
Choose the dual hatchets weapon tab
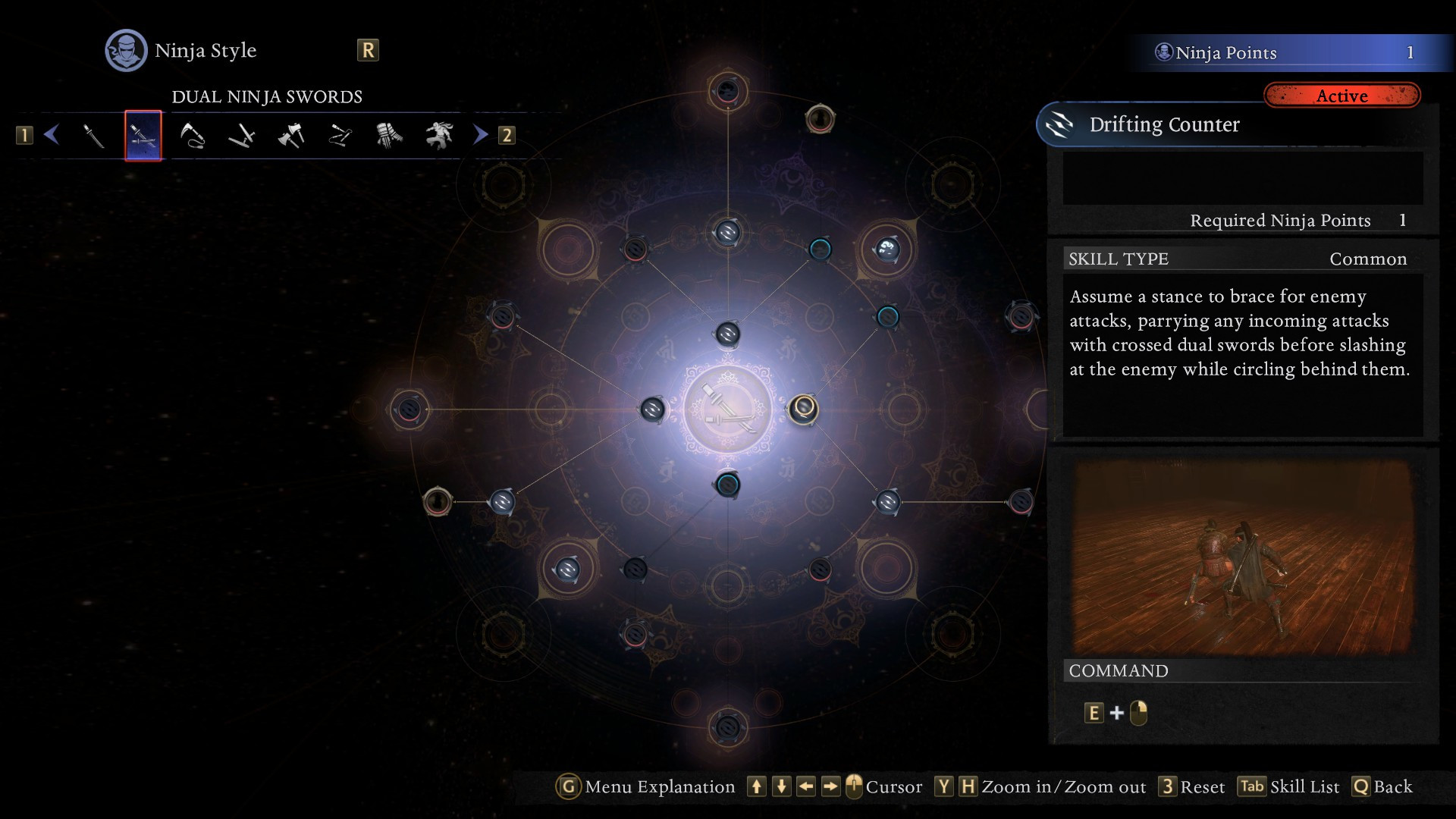(291, 136)
